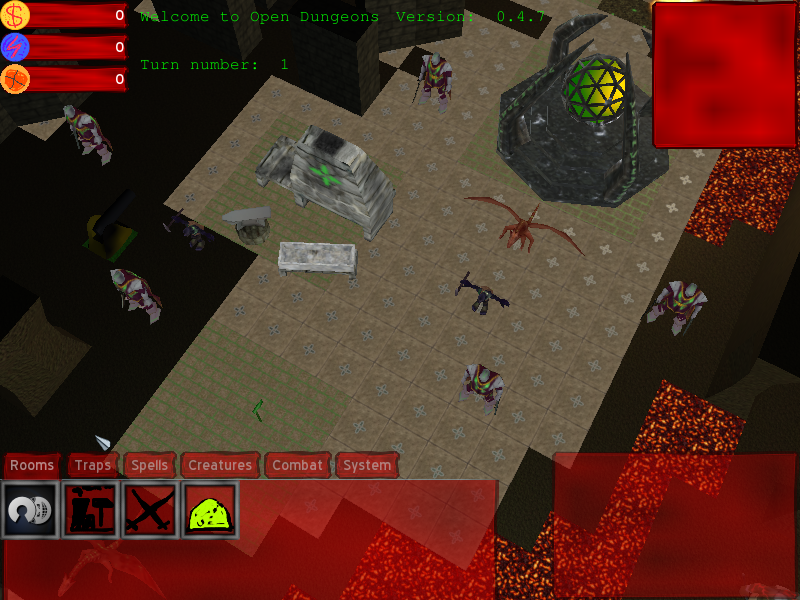The width and height of the screenshot is (800, 600).
Task: Open the System tab
Action: coord(367,465)
